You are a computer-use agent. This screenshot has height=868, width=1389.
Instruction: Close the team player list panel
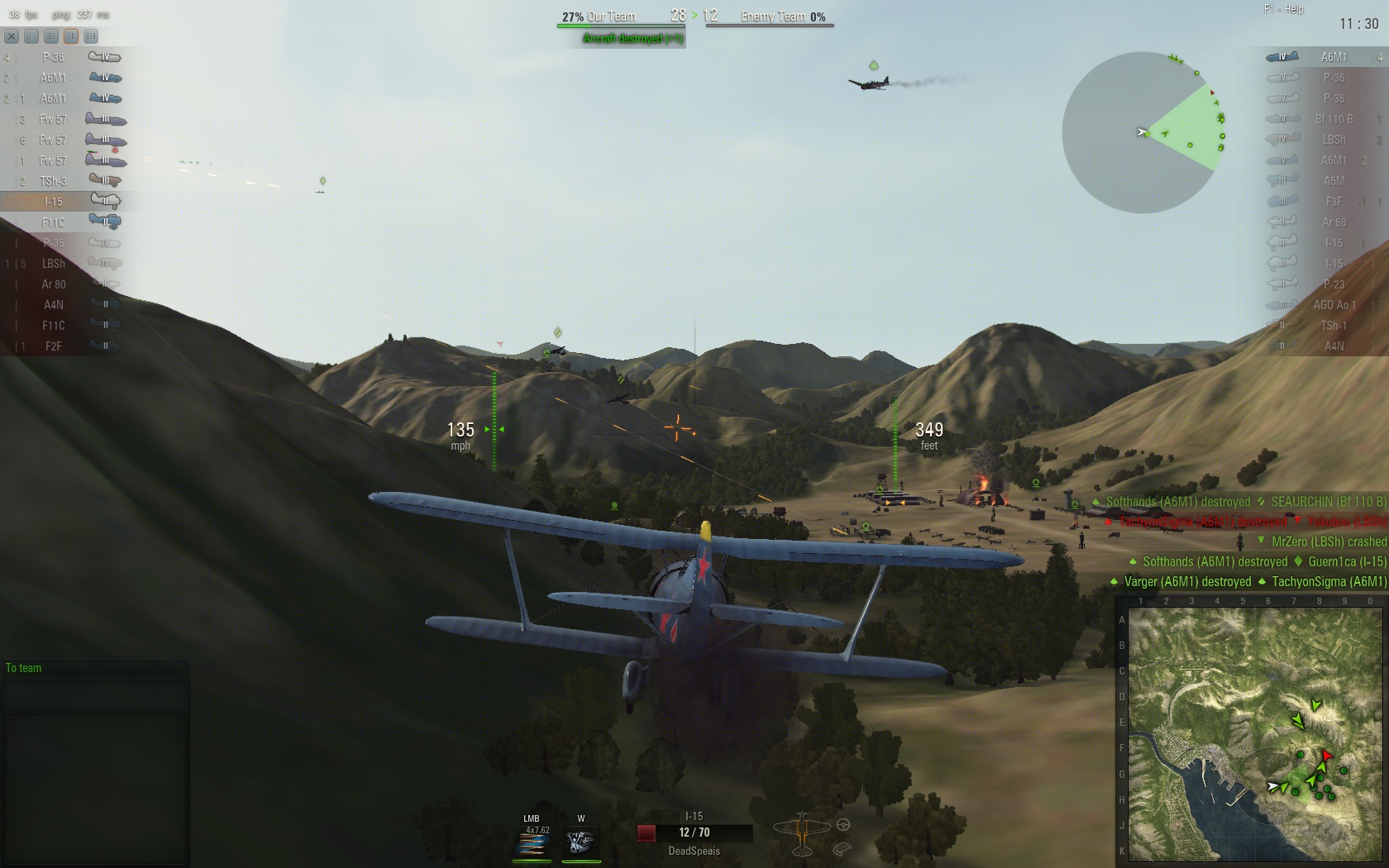click(x=12, y=36)
